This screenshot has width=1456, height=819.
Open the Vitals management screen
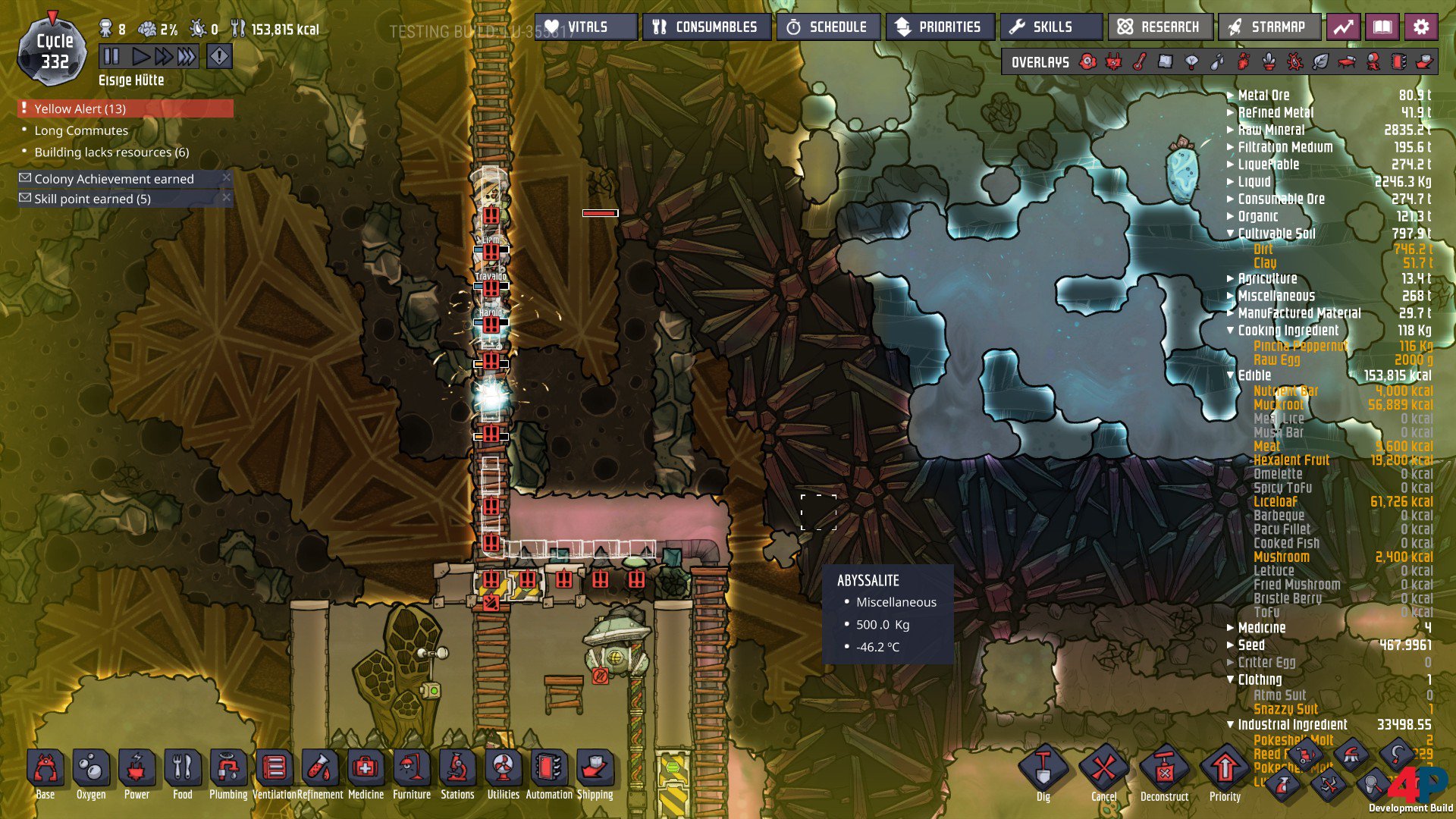[585, 27]
